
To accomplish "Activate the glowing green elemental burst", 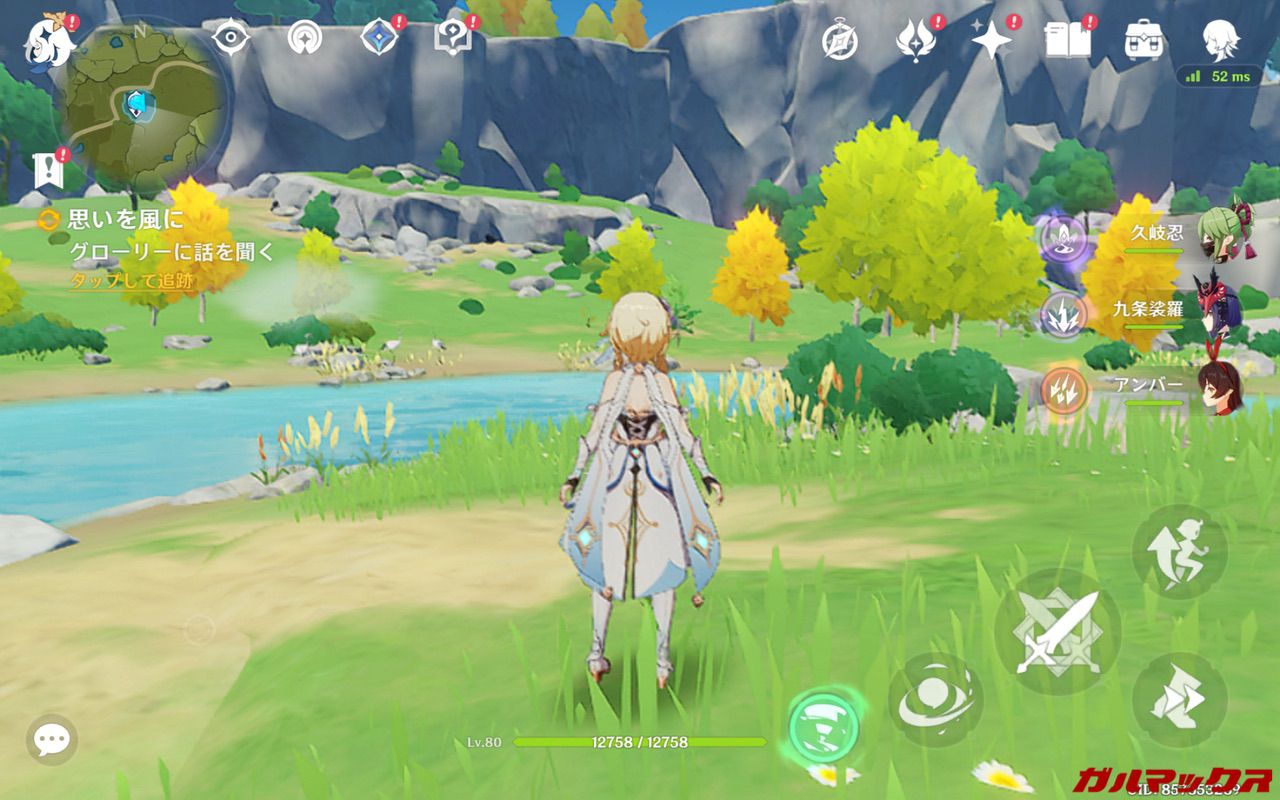I will 823,724.
